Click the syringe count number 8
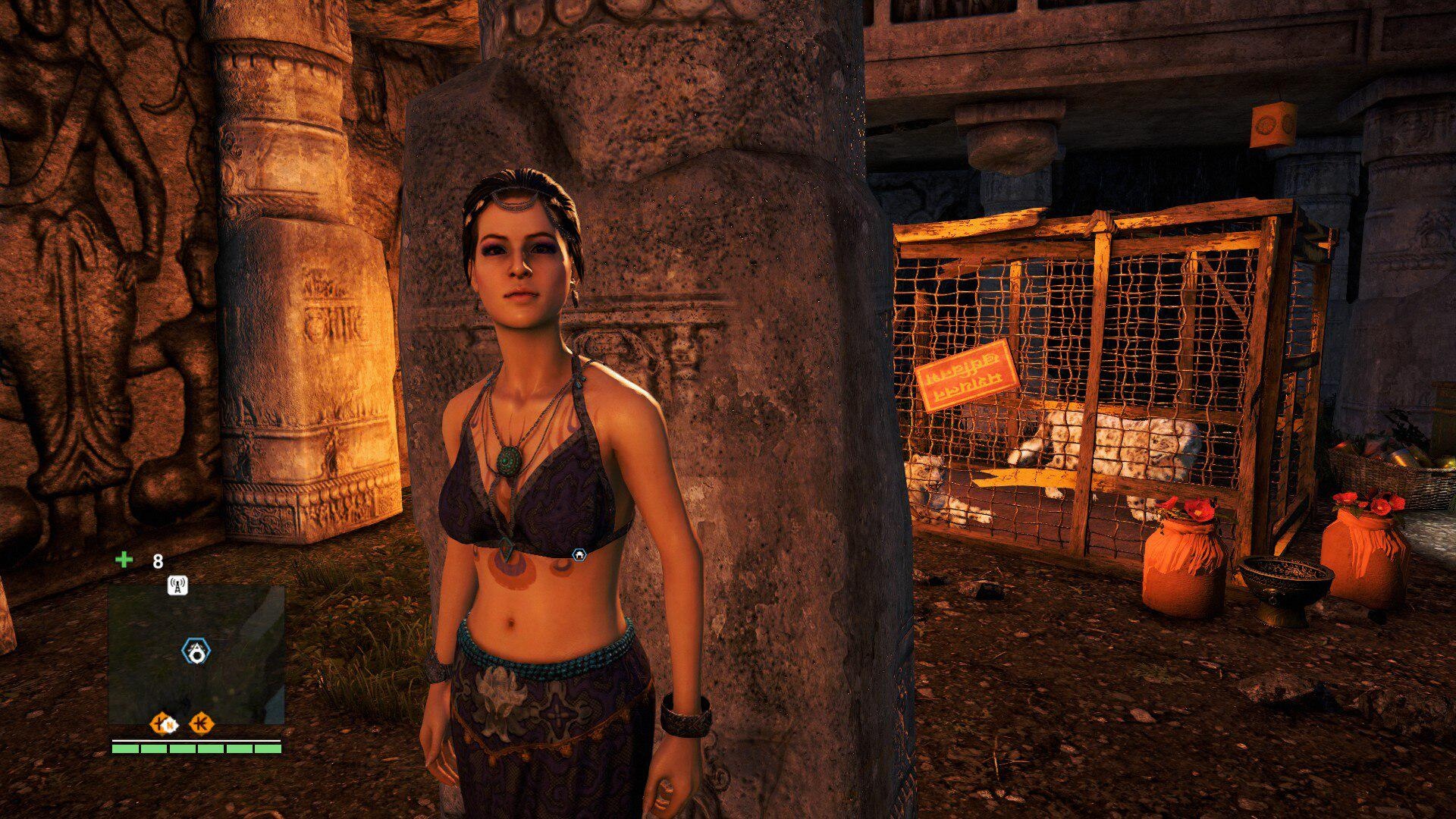 pos(156,562)
